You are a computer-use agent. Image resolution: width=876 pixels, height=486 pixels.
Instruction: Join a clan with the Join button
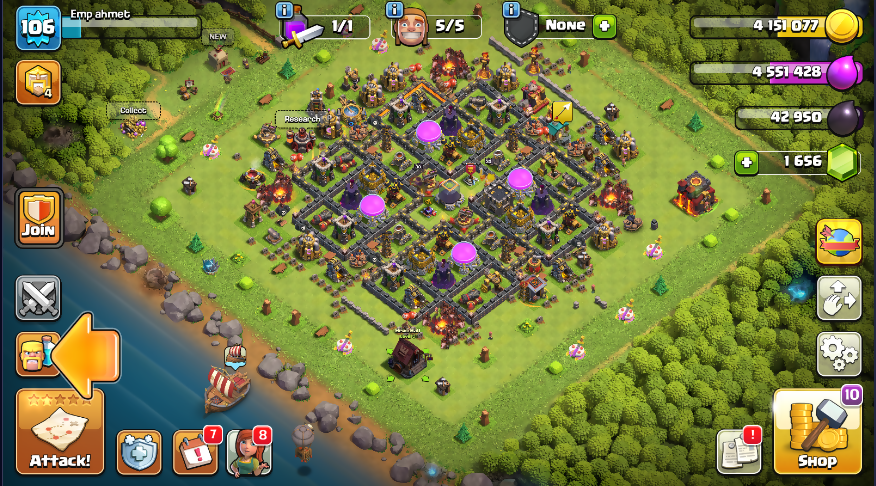39,218
